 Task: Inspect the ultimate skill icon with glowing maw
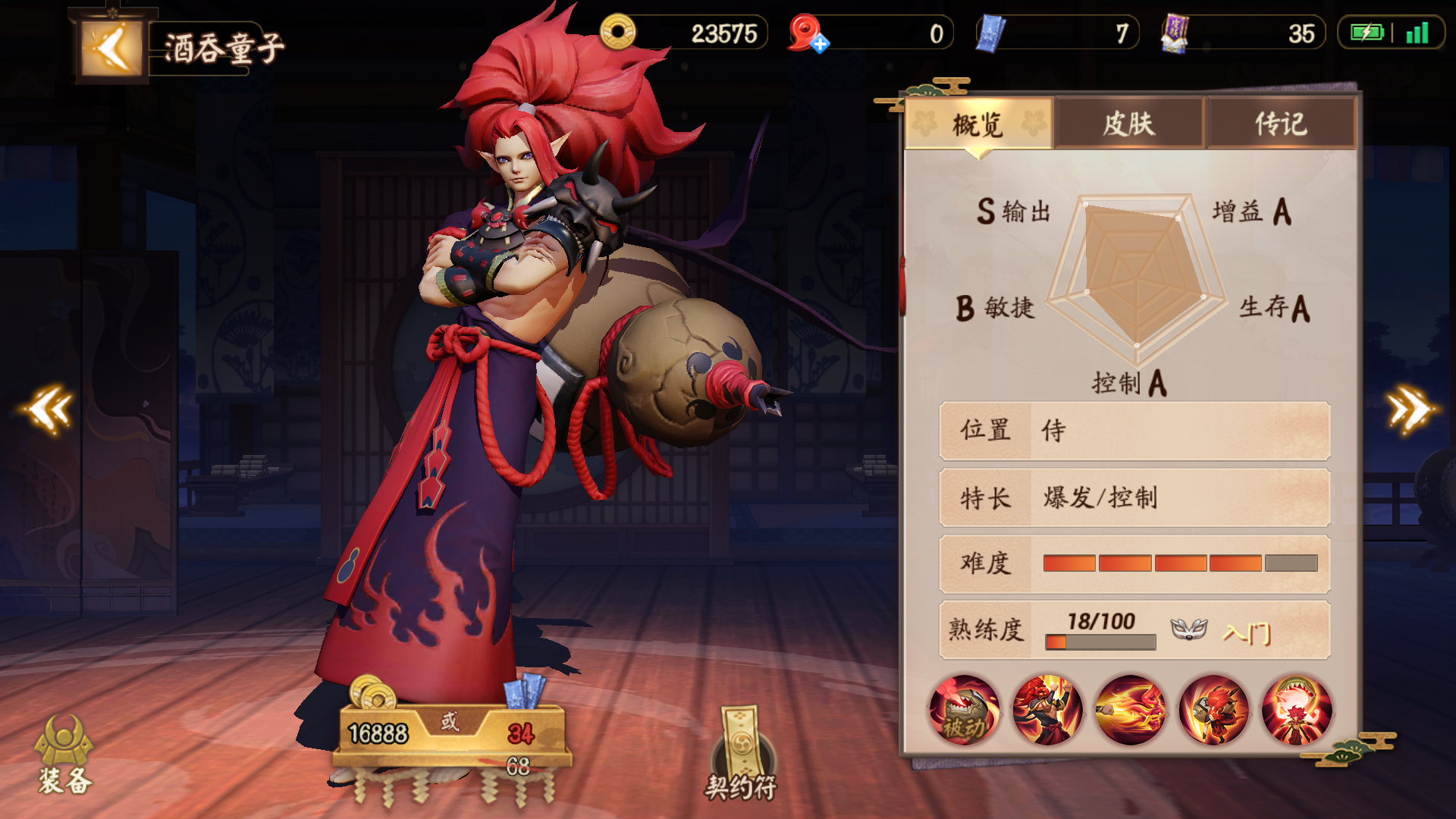pos(1297,711)
